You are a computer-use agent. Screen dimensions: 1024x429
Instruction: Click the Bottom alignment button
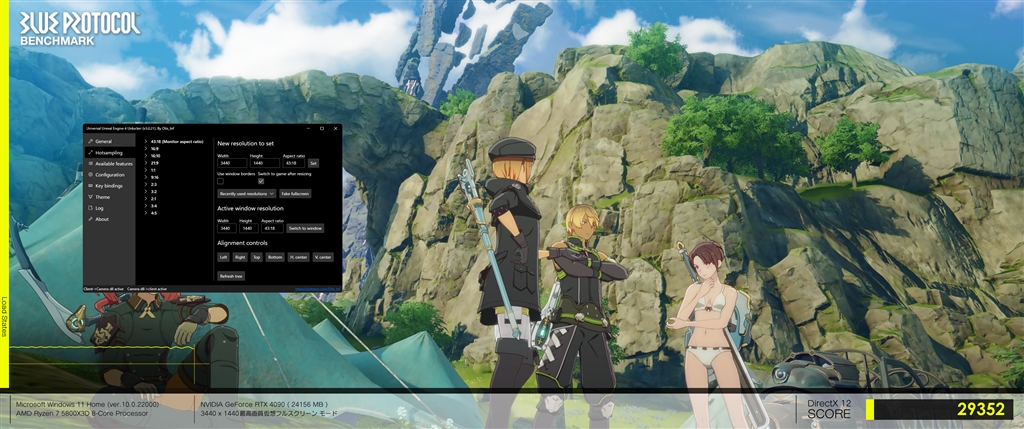275,257
